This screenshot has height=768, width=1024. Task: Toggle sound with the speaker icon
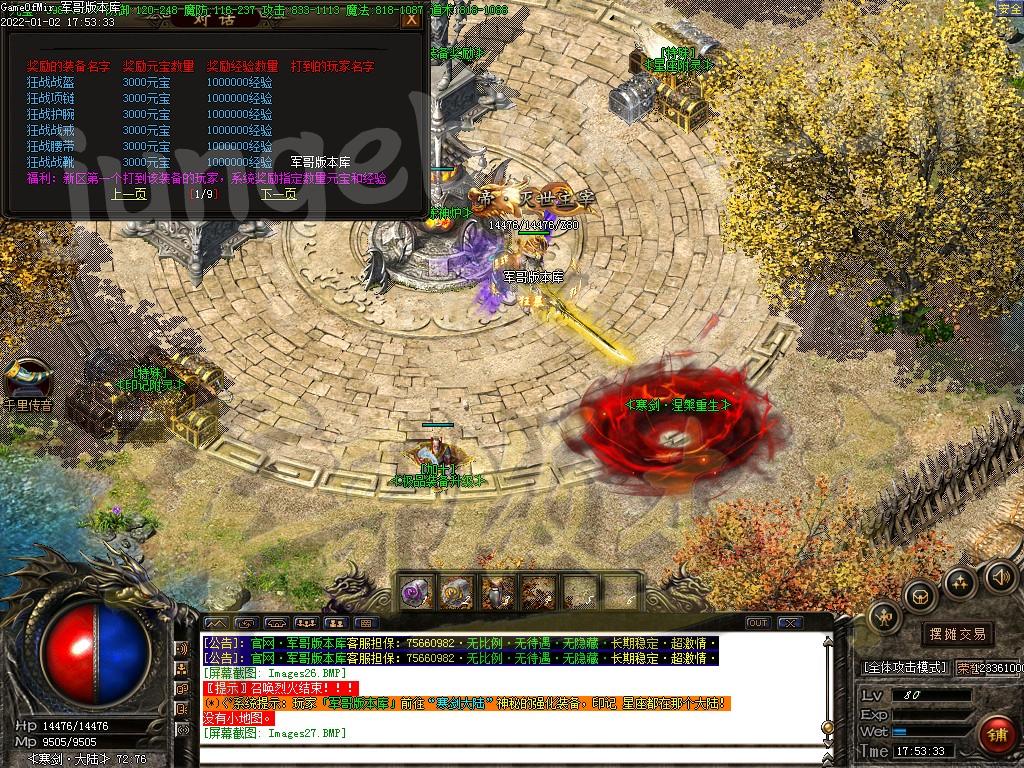coord(1000,577)
